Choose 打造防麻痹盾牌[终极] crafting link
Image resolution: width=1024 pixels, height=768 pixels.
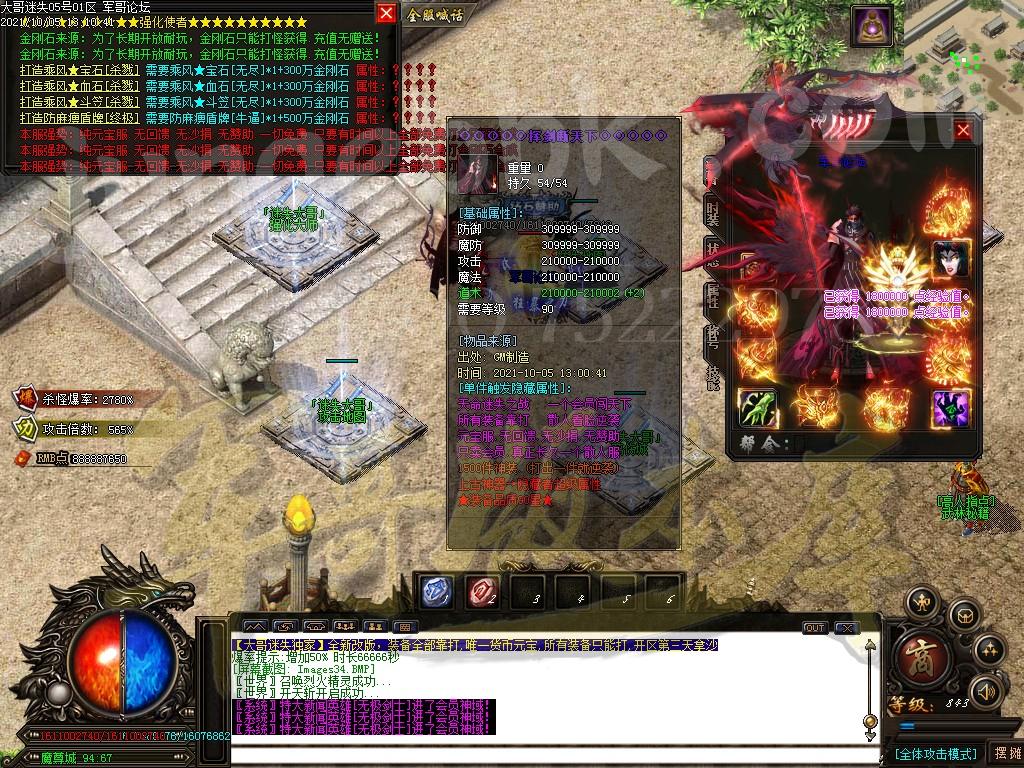[79, 118]
